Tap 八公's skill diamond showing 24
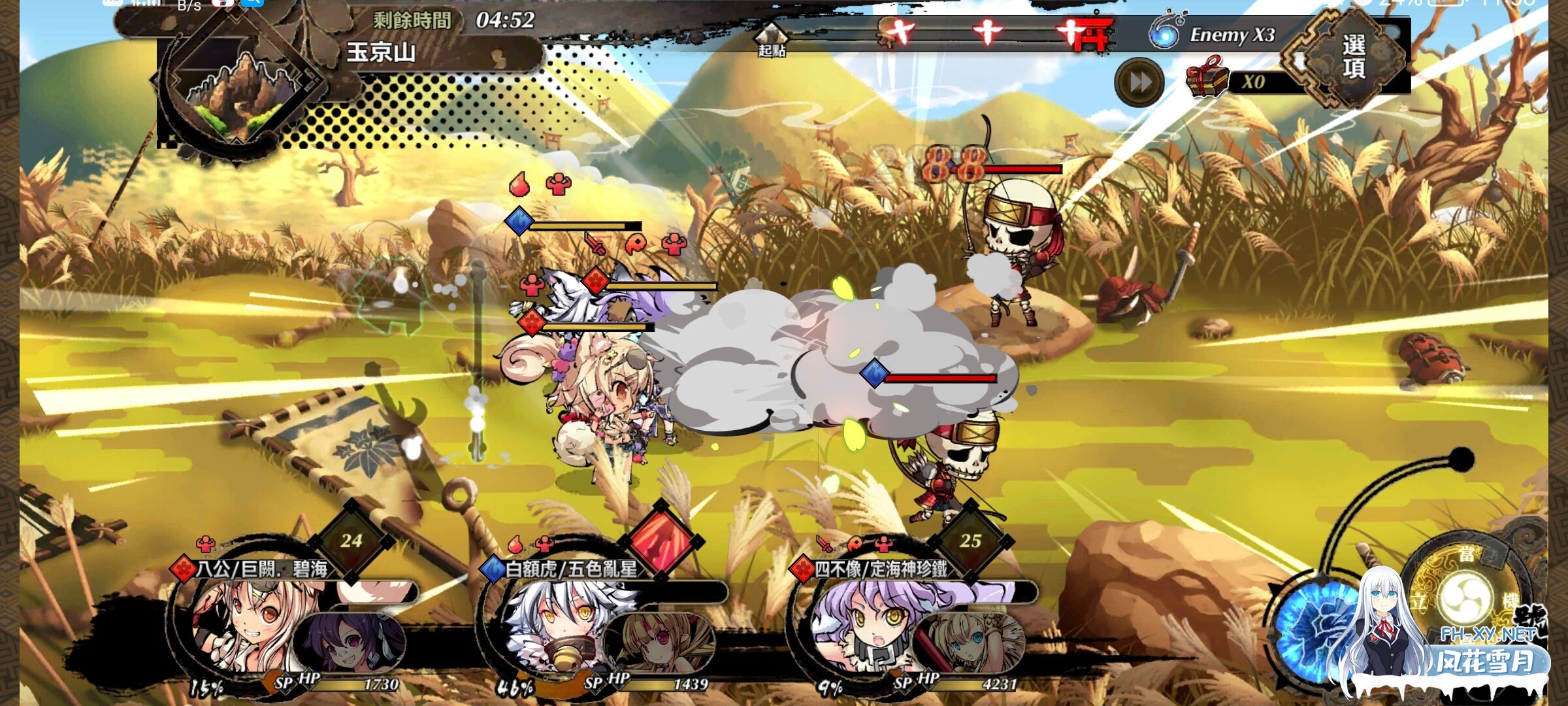1568x706 pixels. coord(351,541)
